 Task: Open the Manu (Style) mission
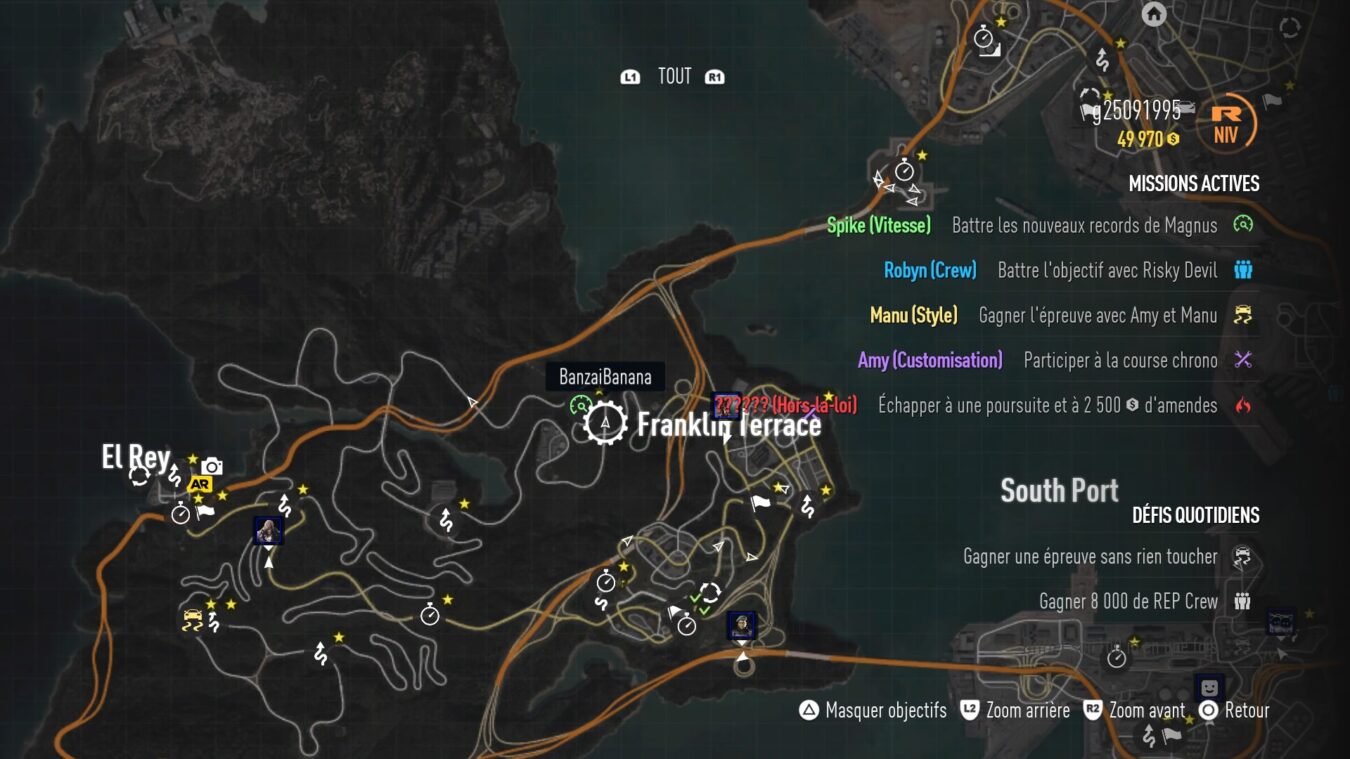point(1061,315)
